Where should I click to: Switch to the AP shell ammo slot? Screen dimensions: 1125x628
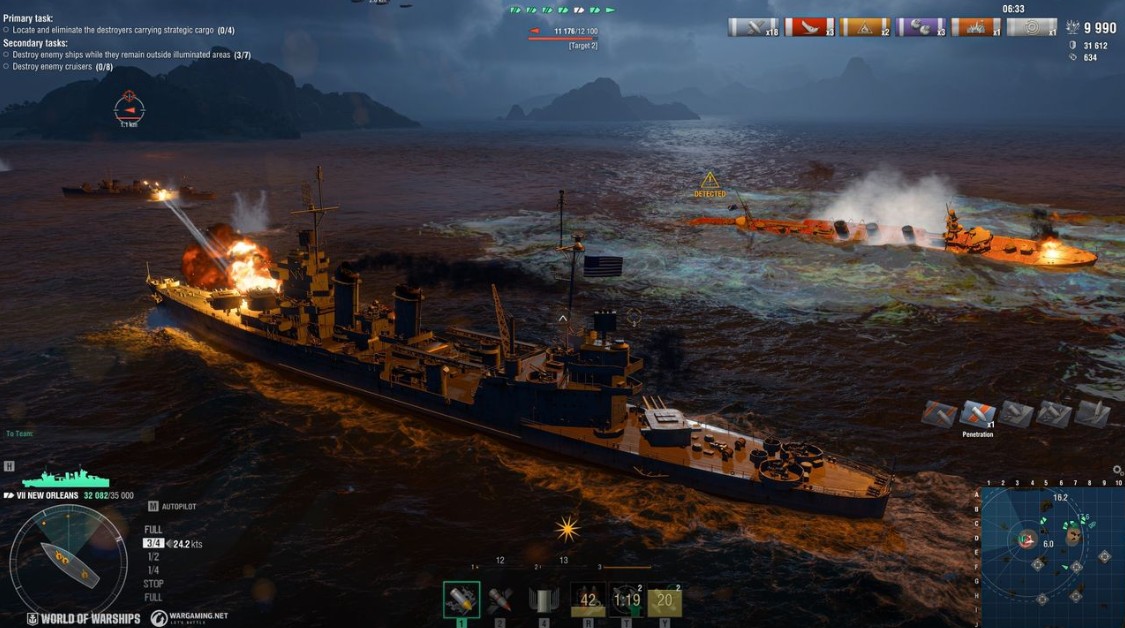click(x=500, y=600)
